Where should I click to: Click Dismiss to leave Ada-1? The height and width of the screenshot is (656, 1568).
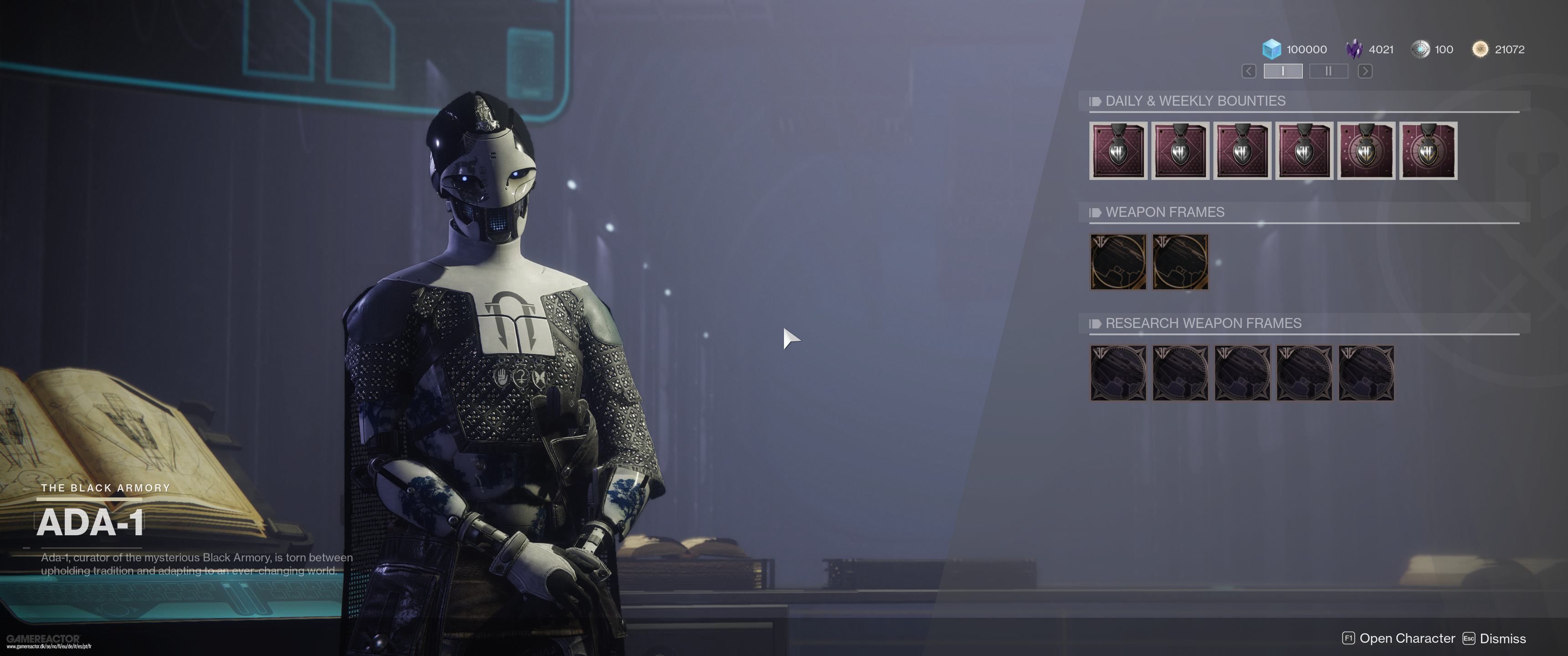pos(1503,638)
